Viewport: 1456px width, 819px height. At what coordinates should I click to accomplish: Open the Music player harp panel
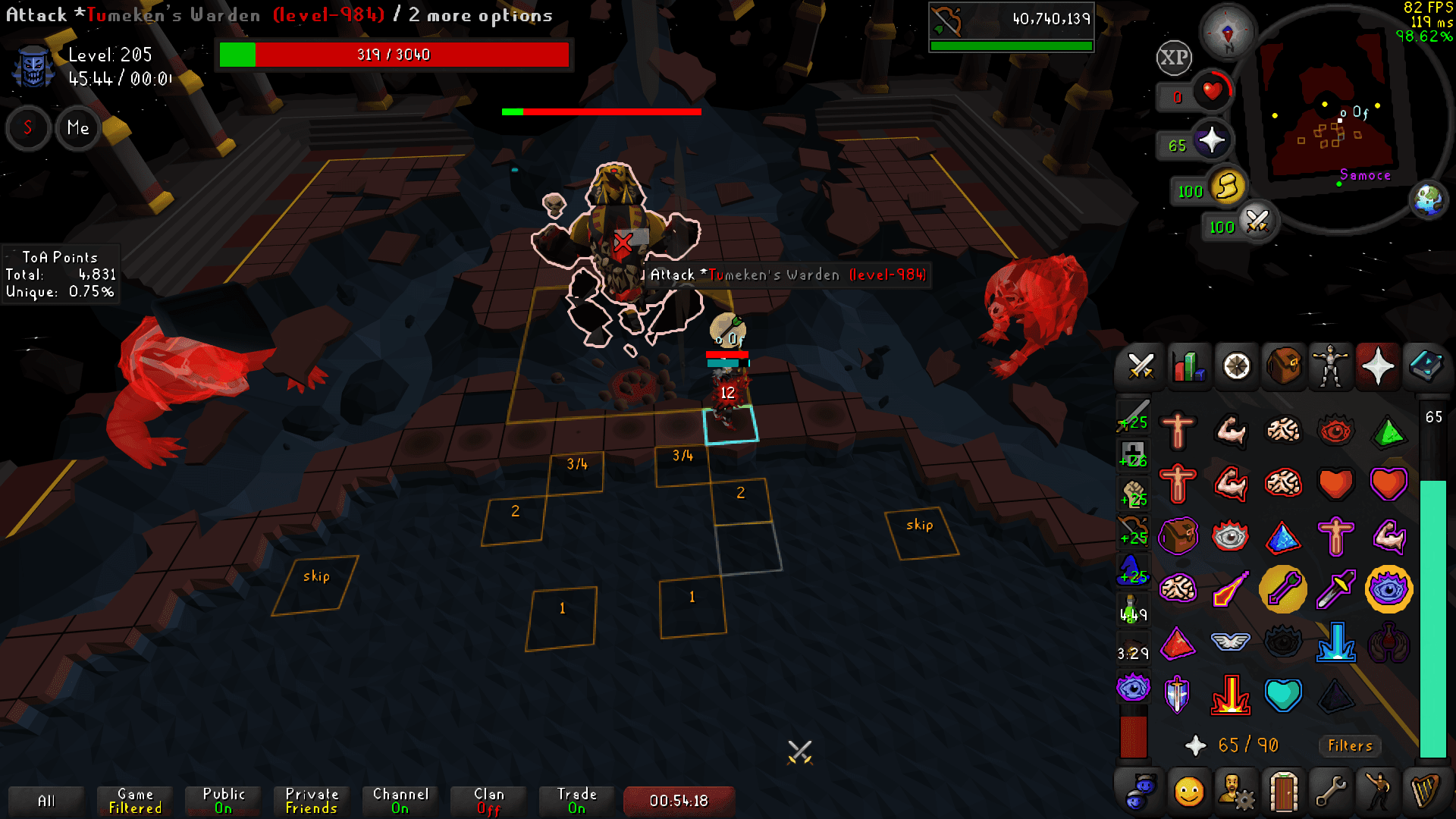1426,790
